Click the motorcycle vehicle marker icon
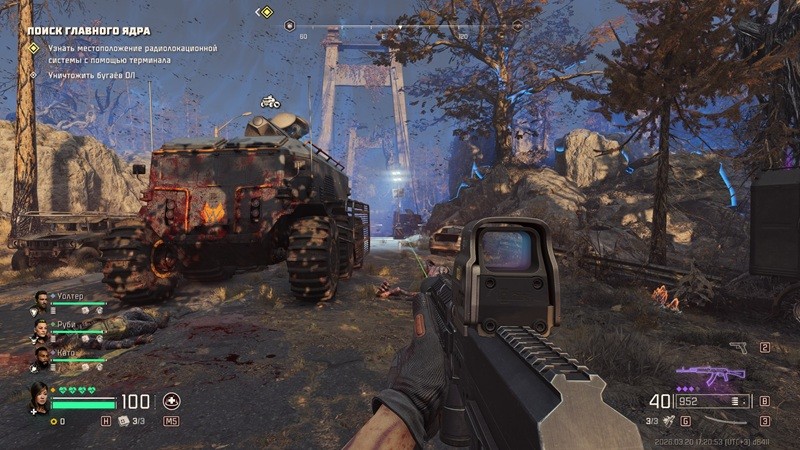 270,101
